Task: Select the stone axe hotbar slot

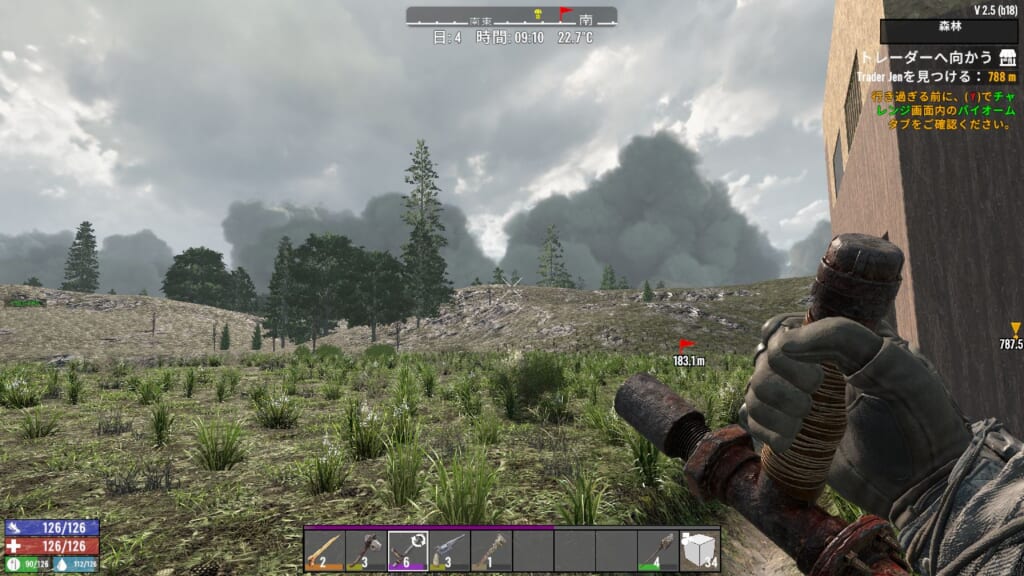Action: [366, 550]
